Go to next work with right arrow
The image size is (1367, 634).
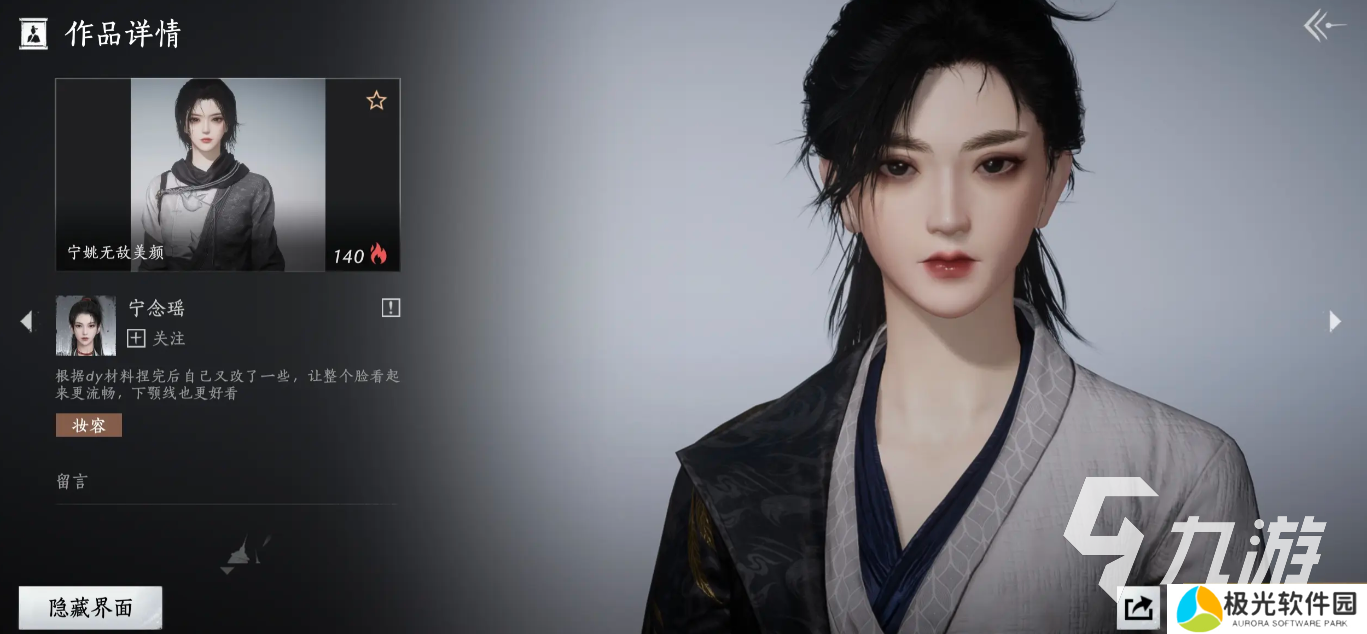(x=1335, y=321)
